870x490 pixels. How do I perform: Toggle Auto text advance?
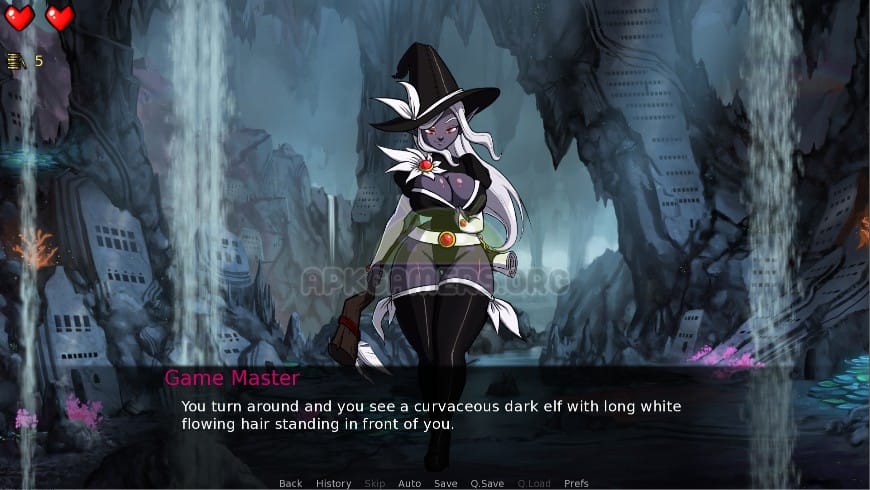click(x=409, y=483)
